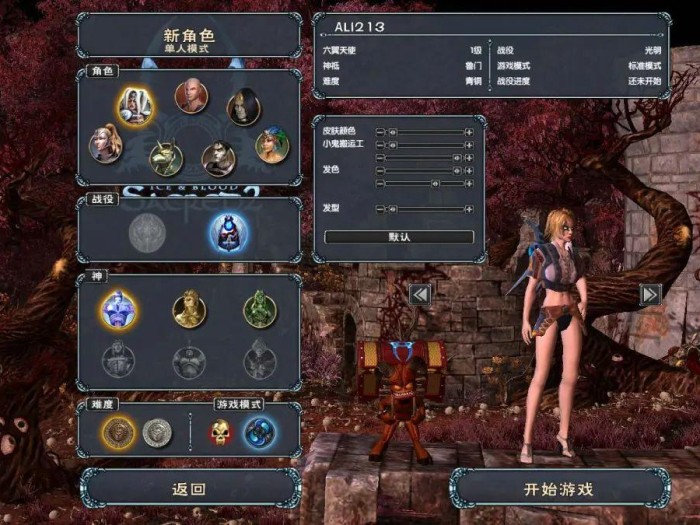Image resolution: width=700 pixels, height=525 pixels.
Task: Select the feathered headdress Dryad portrait
Action: coord(271,146)
